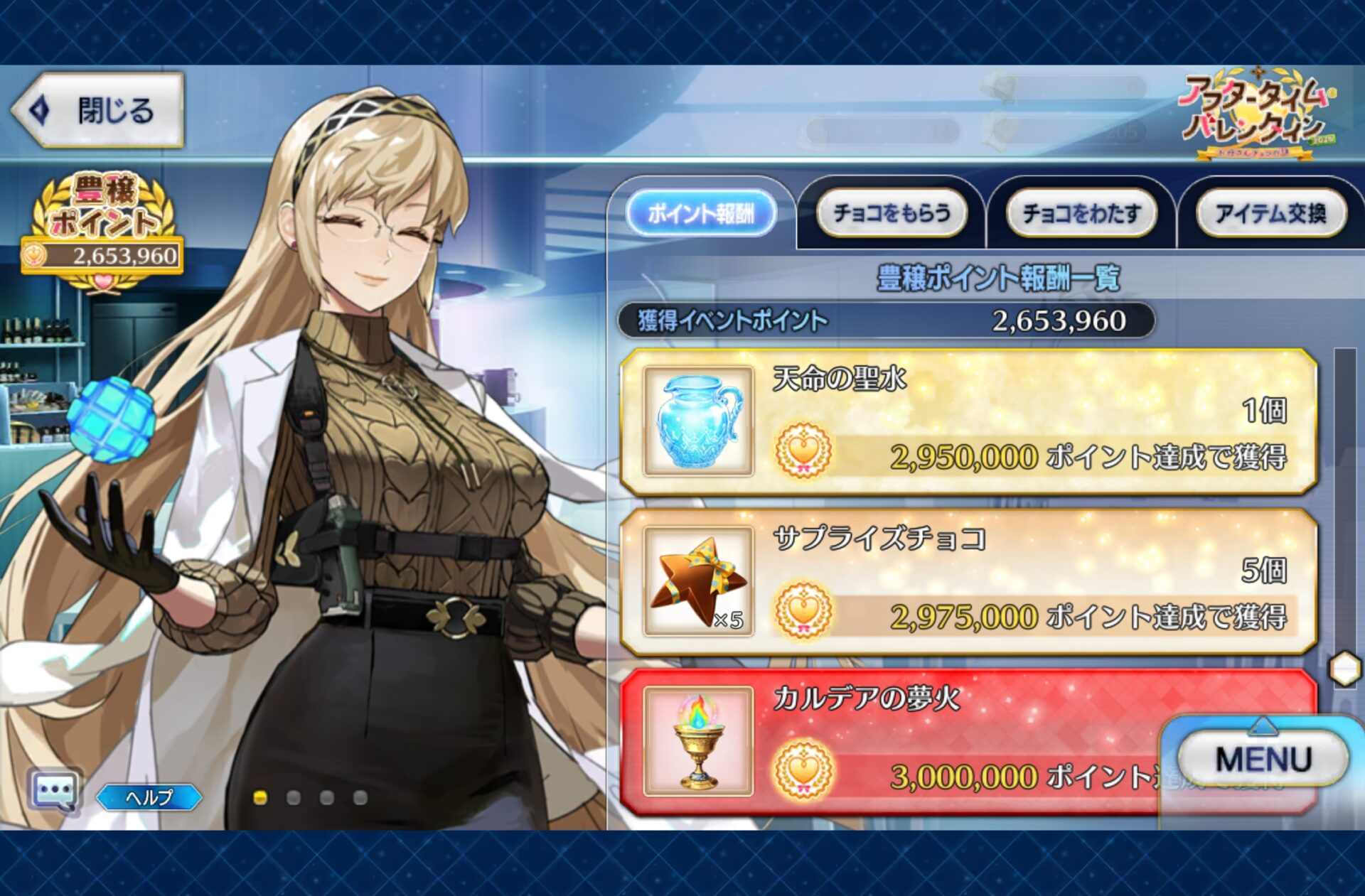1365x896 pixels.
Task: Show the ヘルプ help screen
Action: 149,797
